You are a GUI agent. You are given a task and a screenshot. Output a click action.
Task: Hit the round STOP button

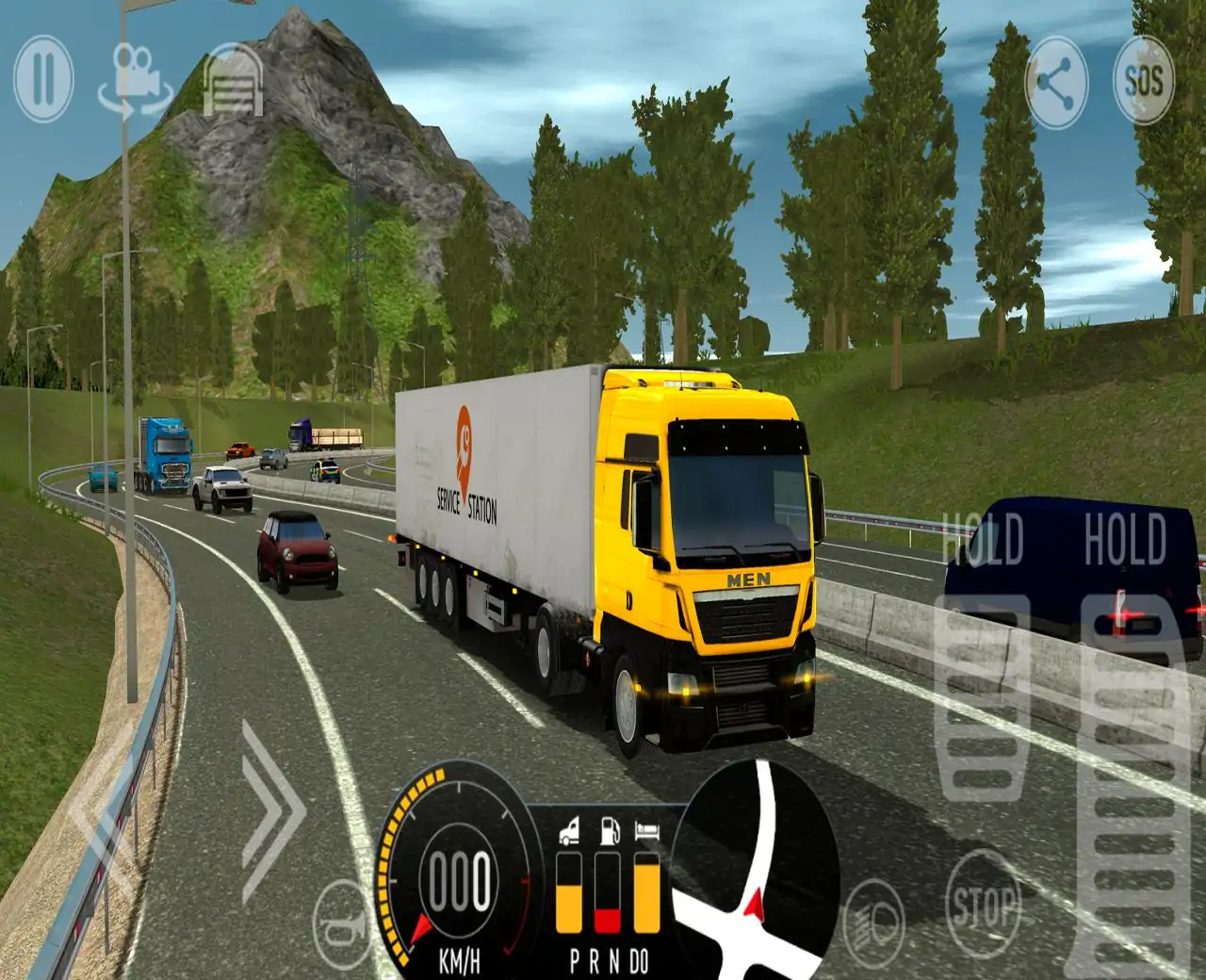983,906
